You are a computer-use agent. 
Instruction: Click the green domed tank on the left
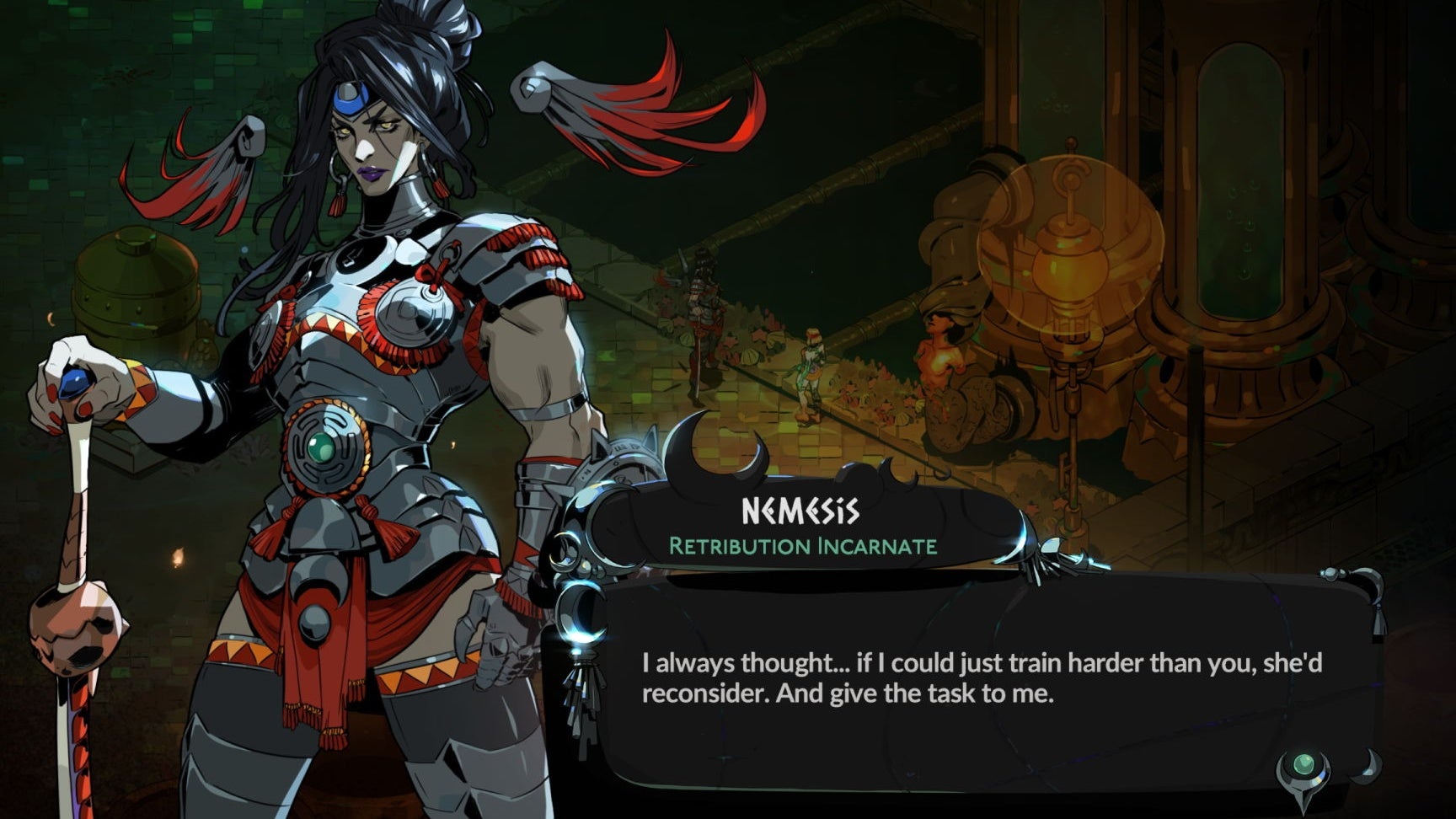point(135,286)
